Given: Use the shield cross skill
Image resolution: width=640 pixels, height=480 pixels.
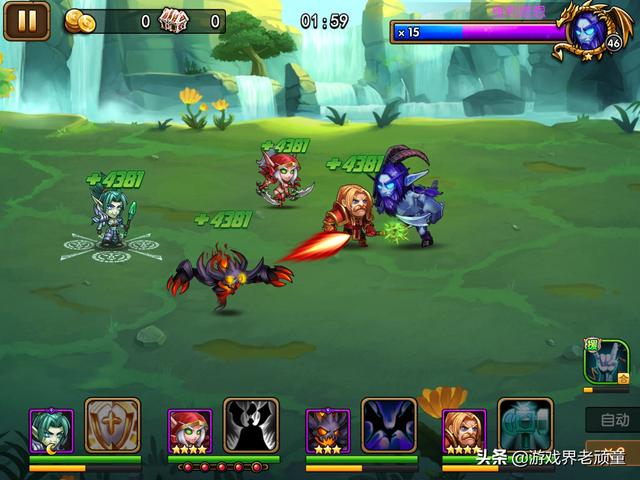Looking at the screenshot, I should coord(112,426).
